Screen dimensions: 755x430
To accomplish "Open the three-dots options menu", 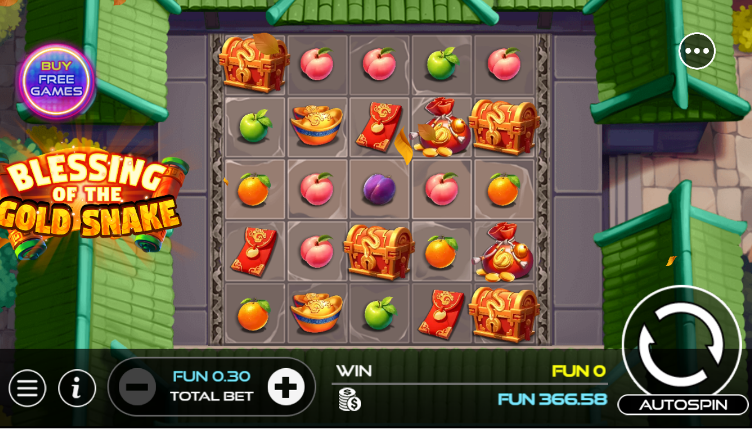I will [697, 51].
